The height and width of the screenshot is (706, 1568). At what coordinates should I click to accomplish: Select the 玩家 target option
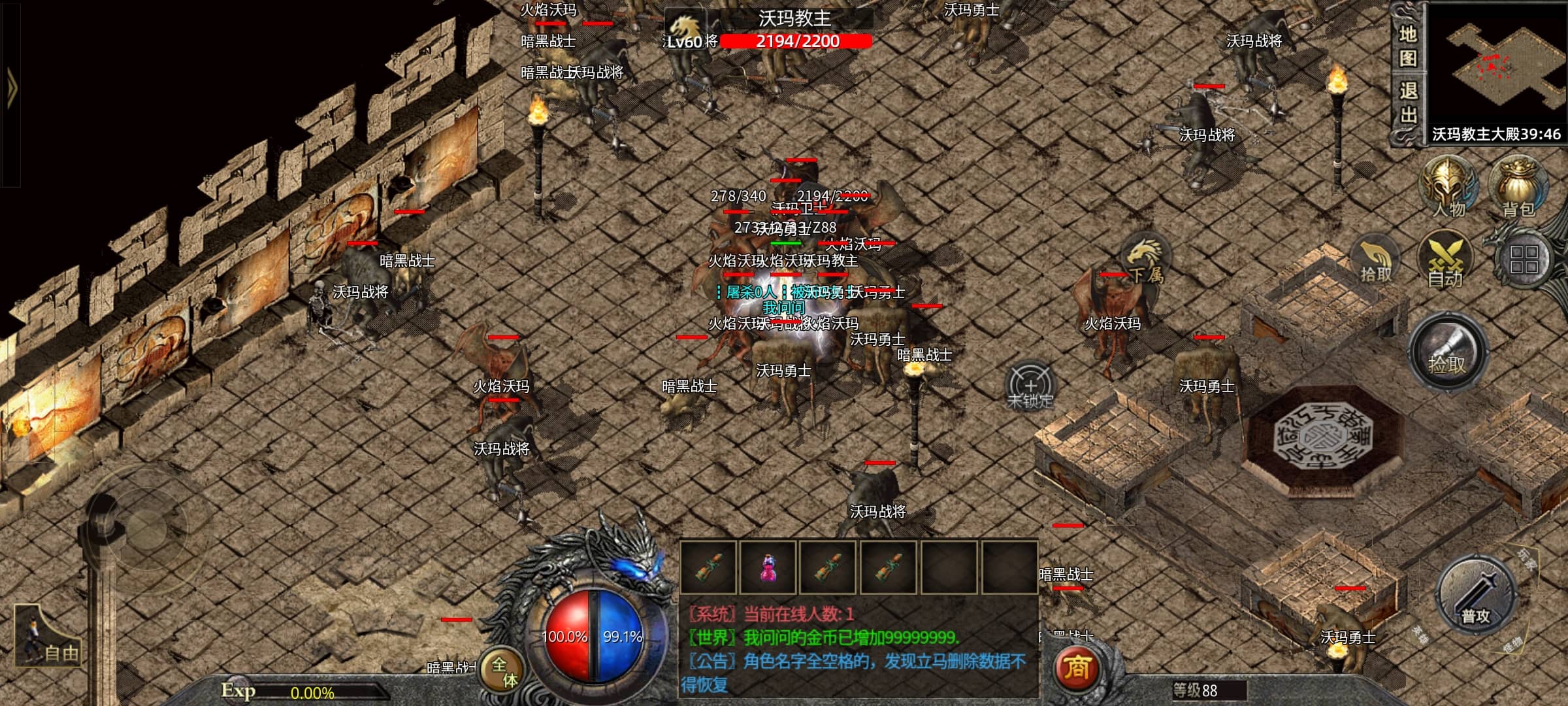[1525, 560]
